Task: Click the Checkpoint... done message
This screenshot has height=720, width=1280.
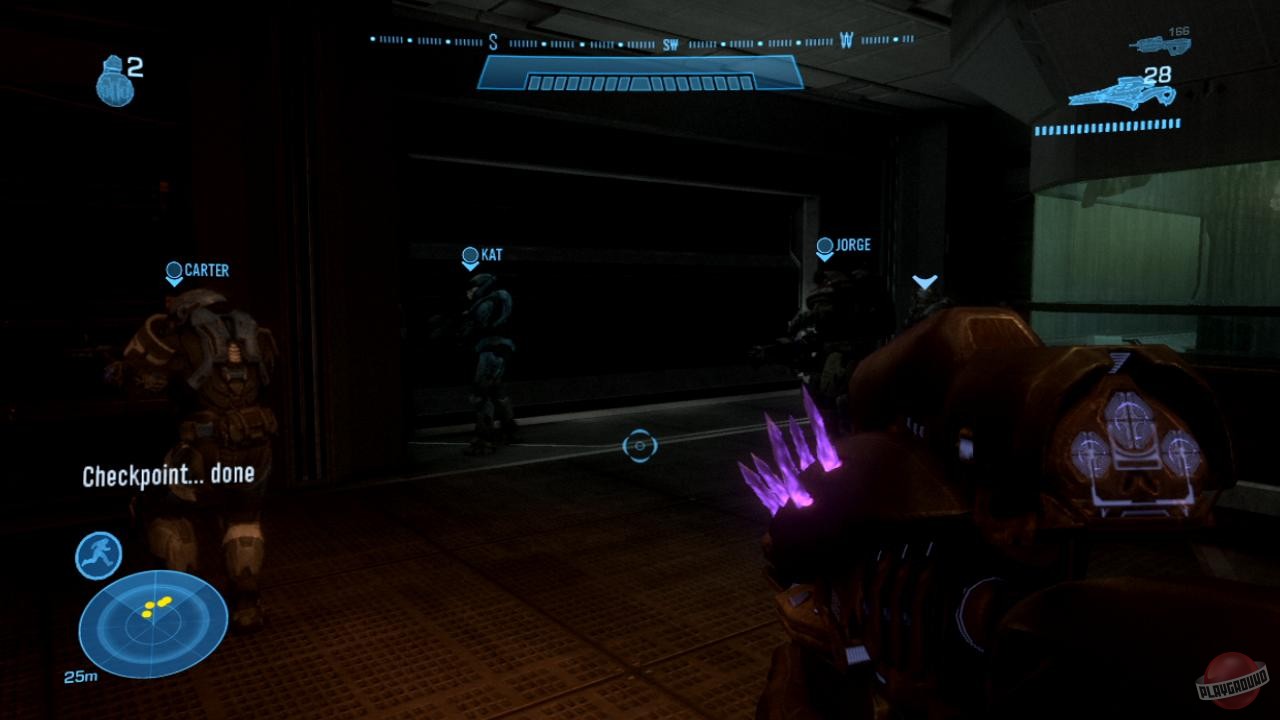Action: tap(169, 478)
